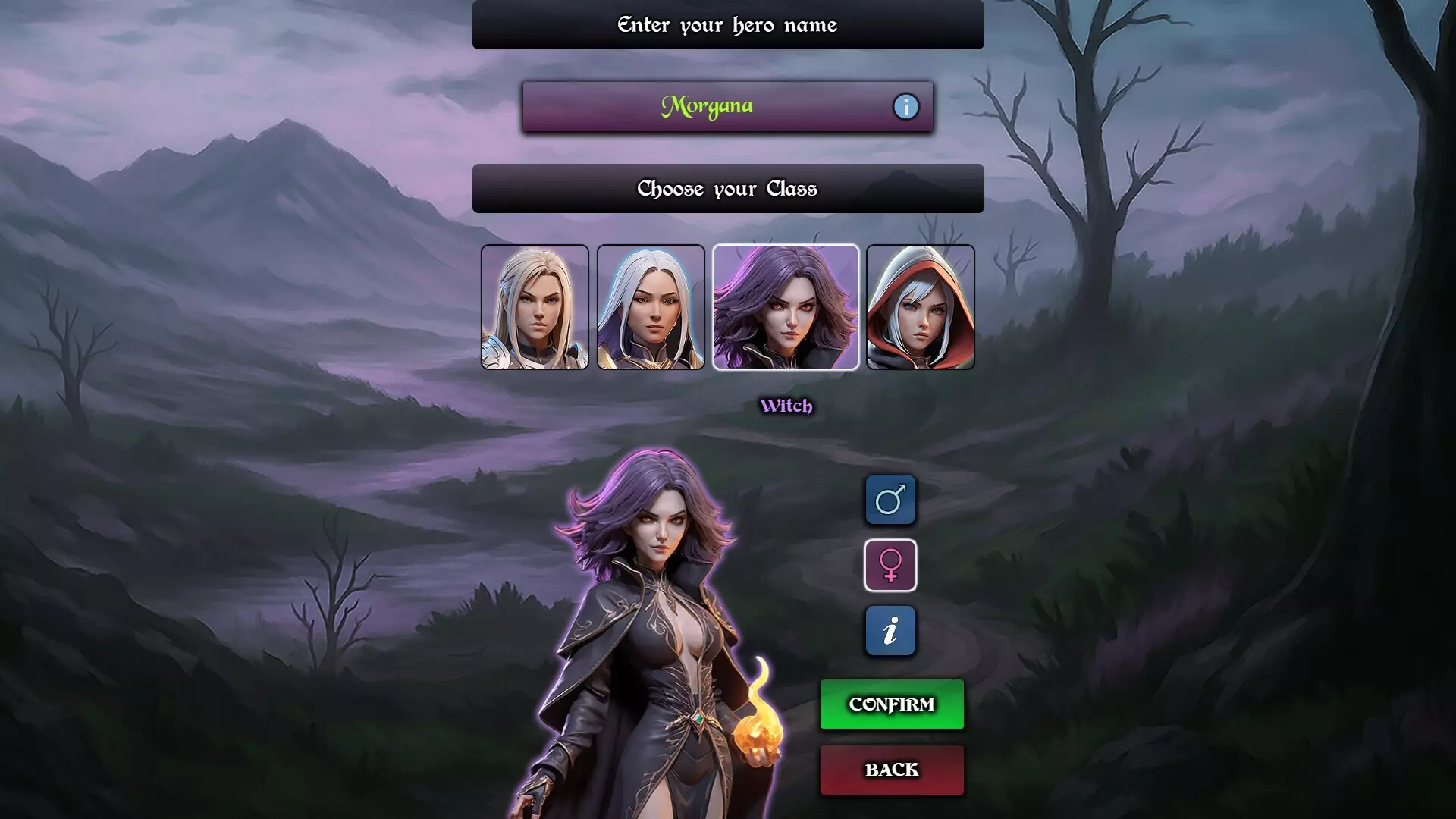
Task: Open the class info icon below the gender toggles
Action: (891, 630)
